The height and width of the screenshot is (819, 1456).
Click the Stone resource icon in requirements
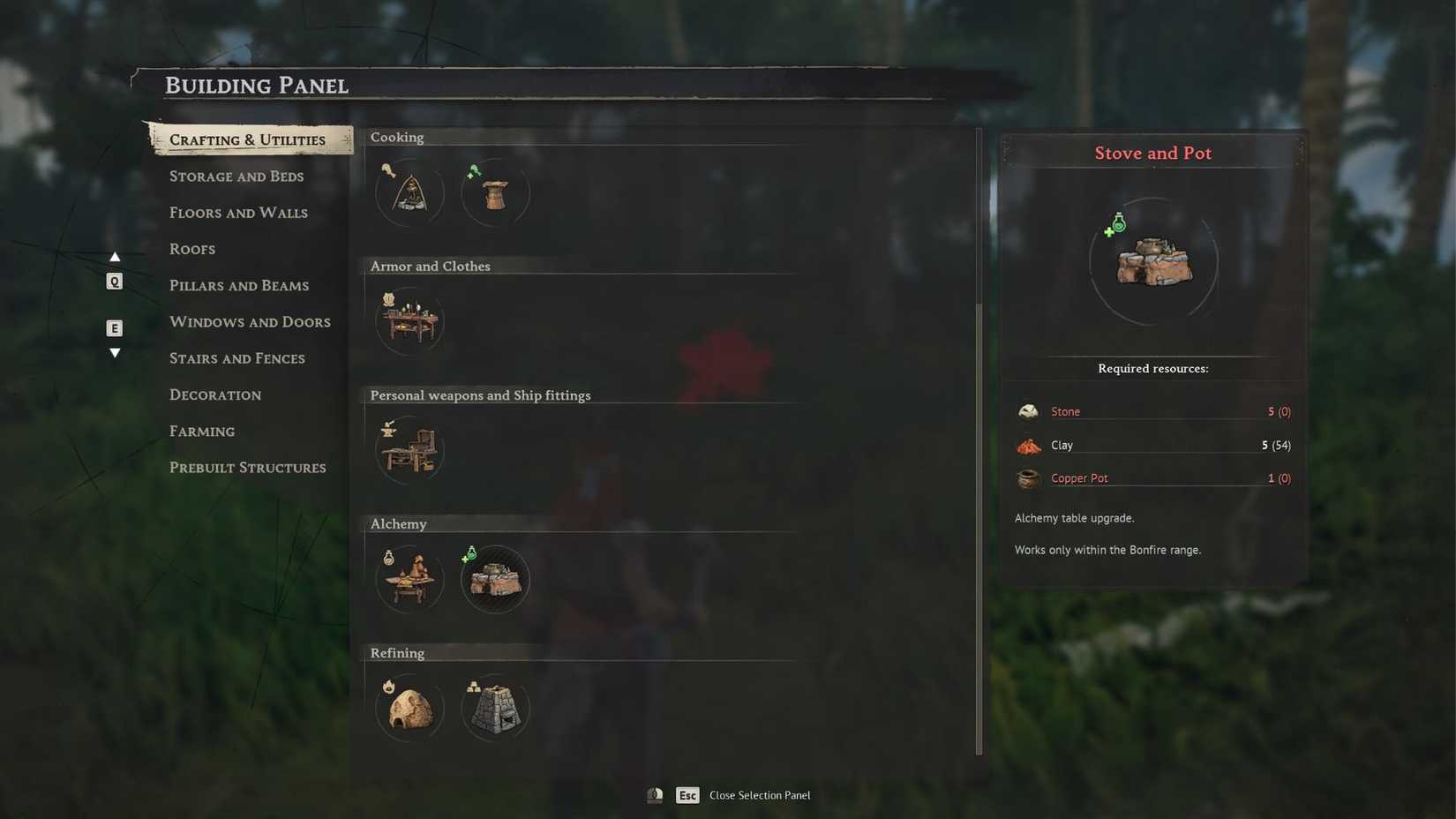click(1027, 410)
